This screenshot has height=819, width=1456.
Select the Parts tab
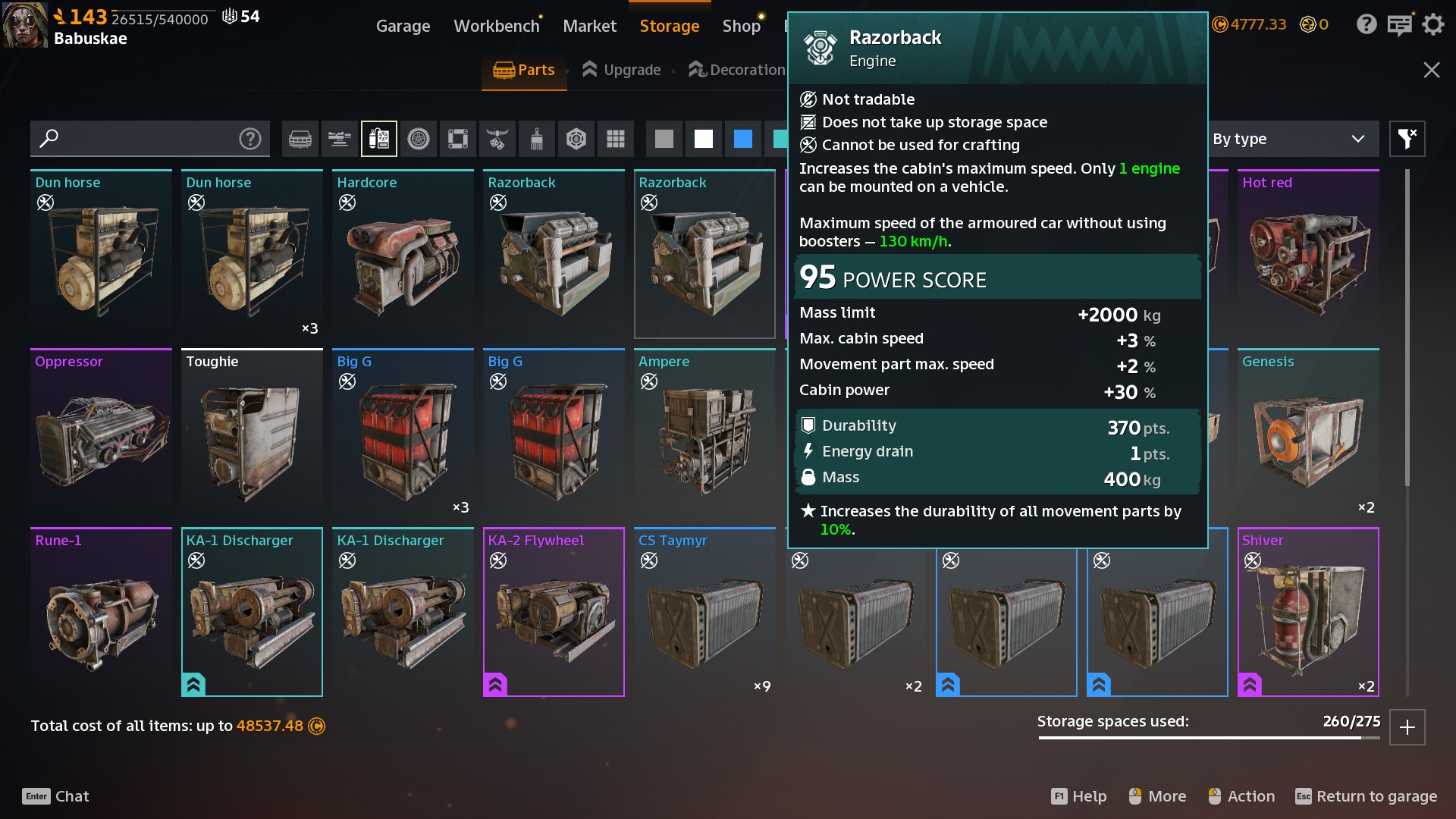pos(524,70)
